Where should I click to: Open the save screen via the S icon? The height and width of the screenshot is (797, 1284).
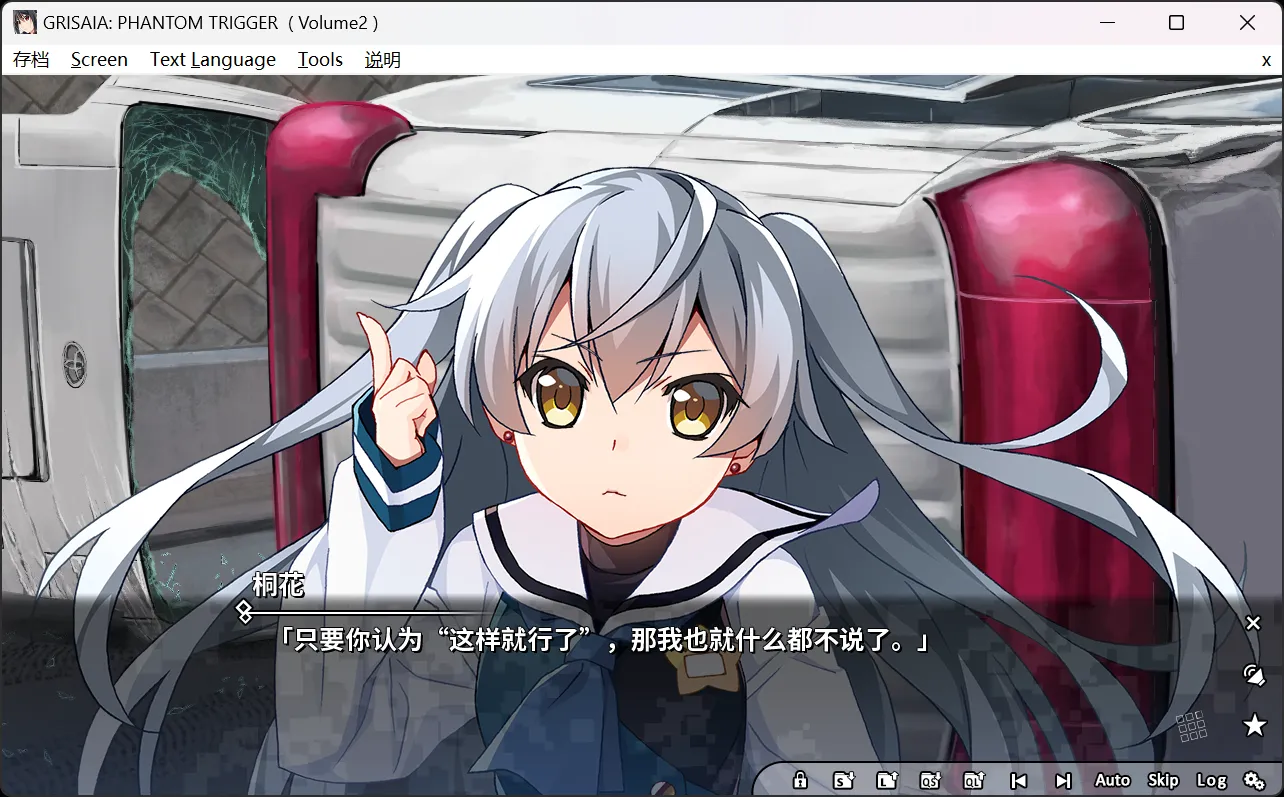[x=843, y=780]
